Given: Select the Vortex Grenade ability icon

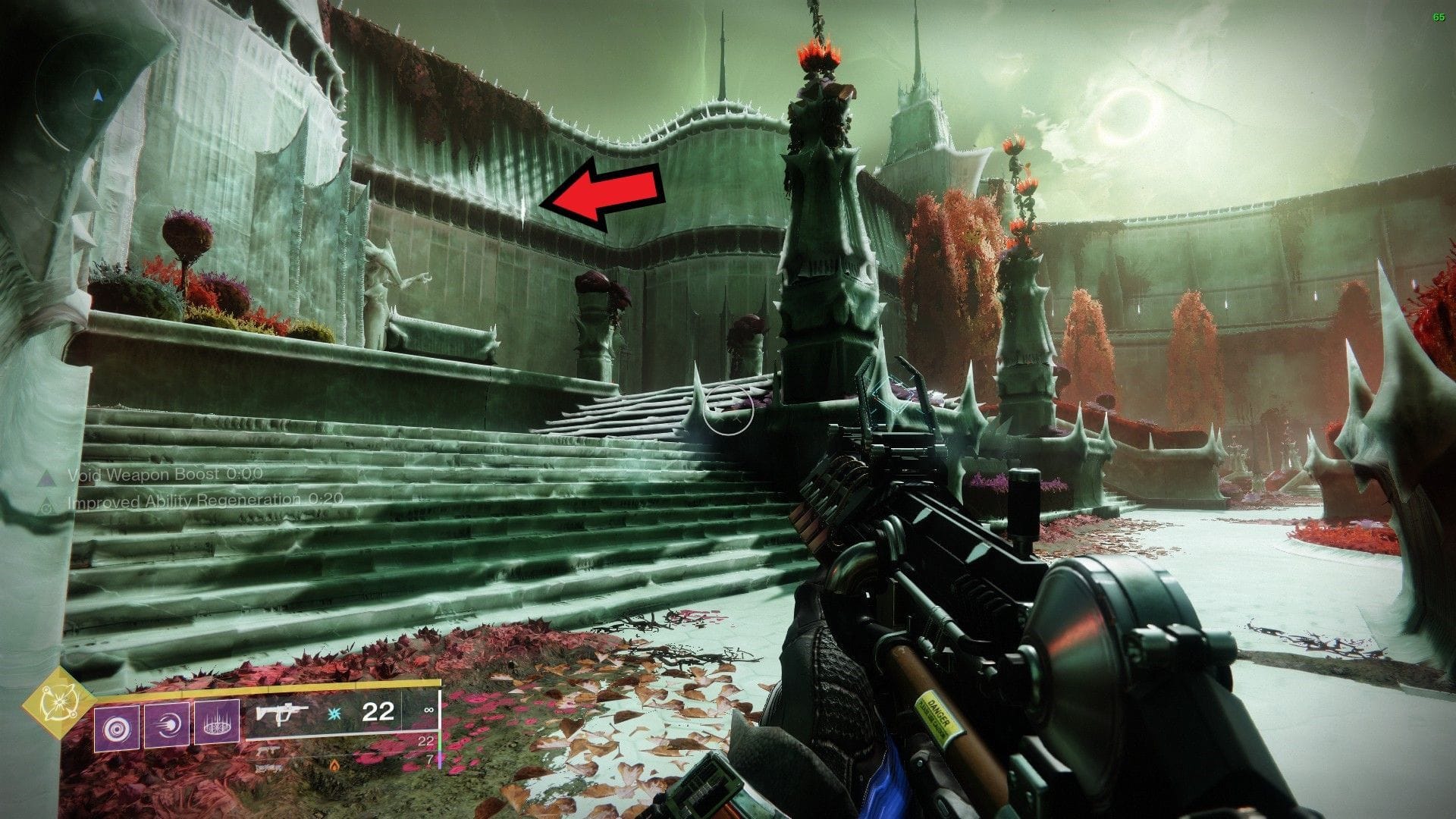Looking at the screenshot, I should (x=116, y=726).
